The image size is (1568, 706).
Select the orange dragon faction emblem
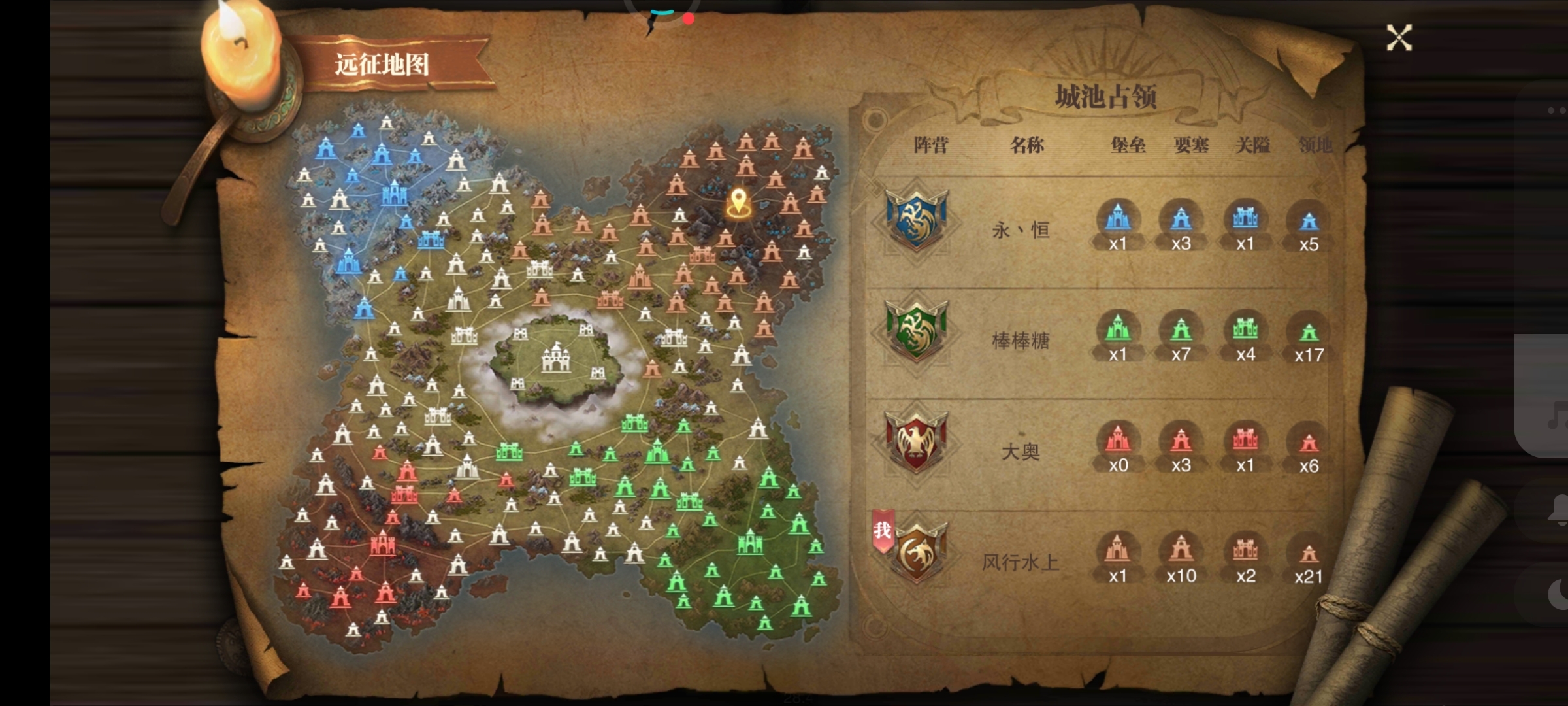pyautogui.click(x=916, y=554)
